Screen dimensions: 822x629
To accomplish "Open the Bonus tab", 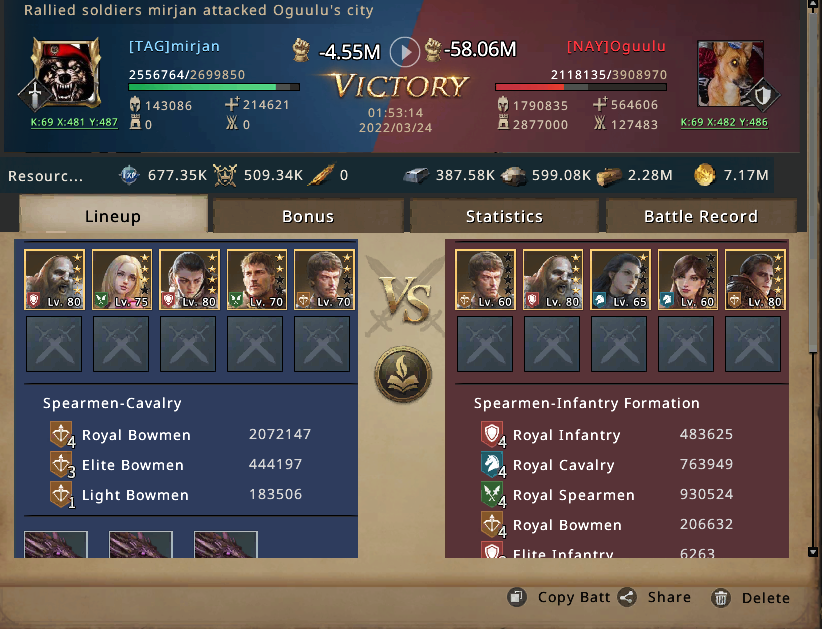I will [308, 216].
